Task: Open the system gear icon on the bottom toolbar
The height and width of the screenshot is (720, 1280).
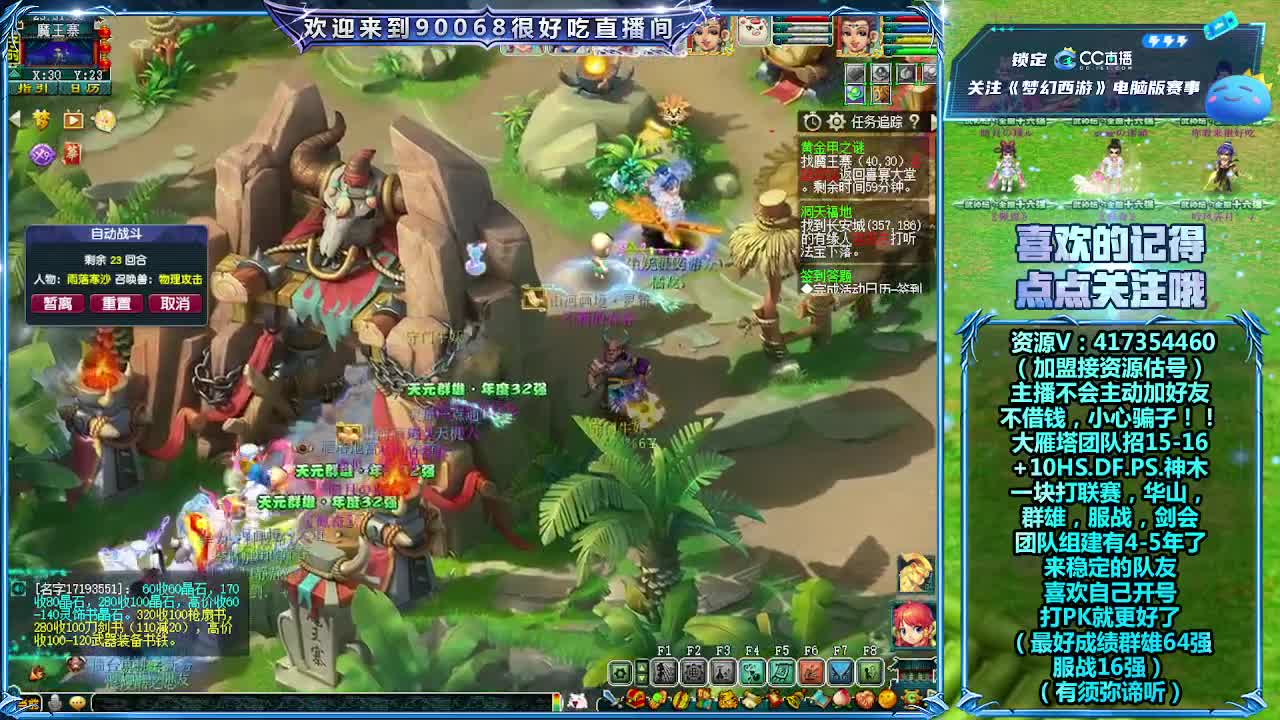Action: [x=619, y=671]
